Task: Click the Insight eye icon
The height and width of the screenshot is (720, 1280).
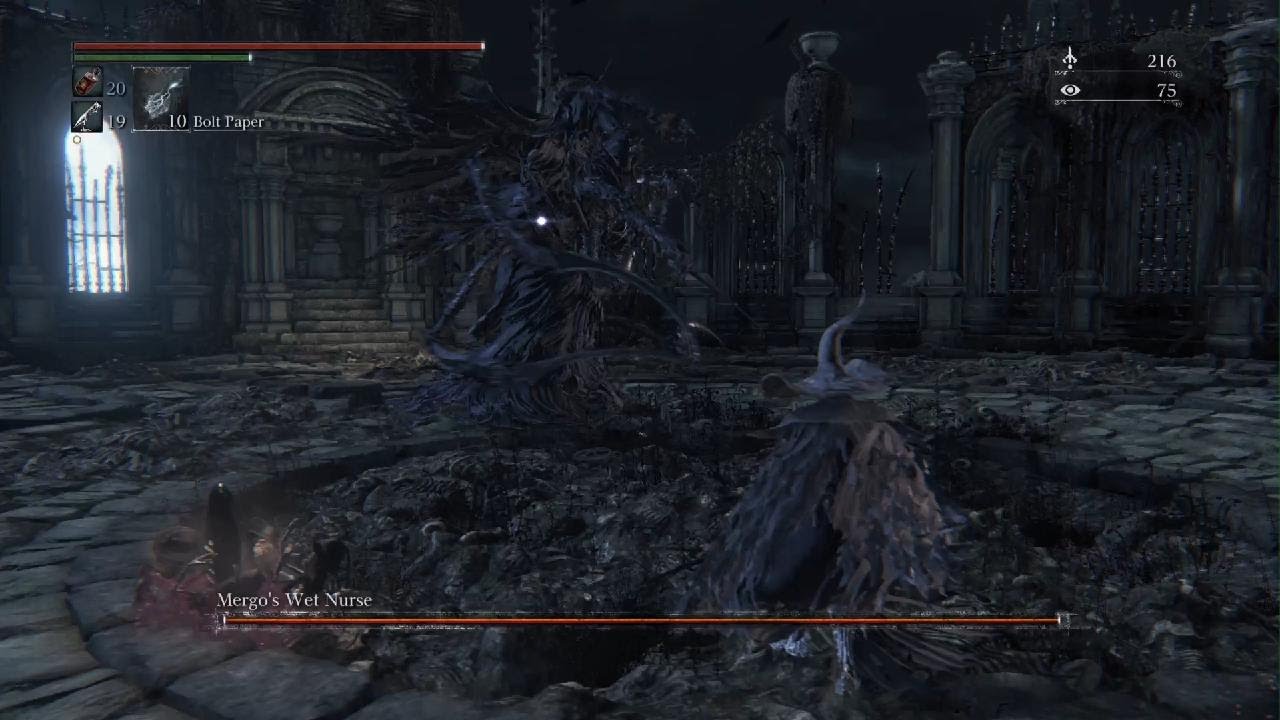Action: pos(1071,90)
